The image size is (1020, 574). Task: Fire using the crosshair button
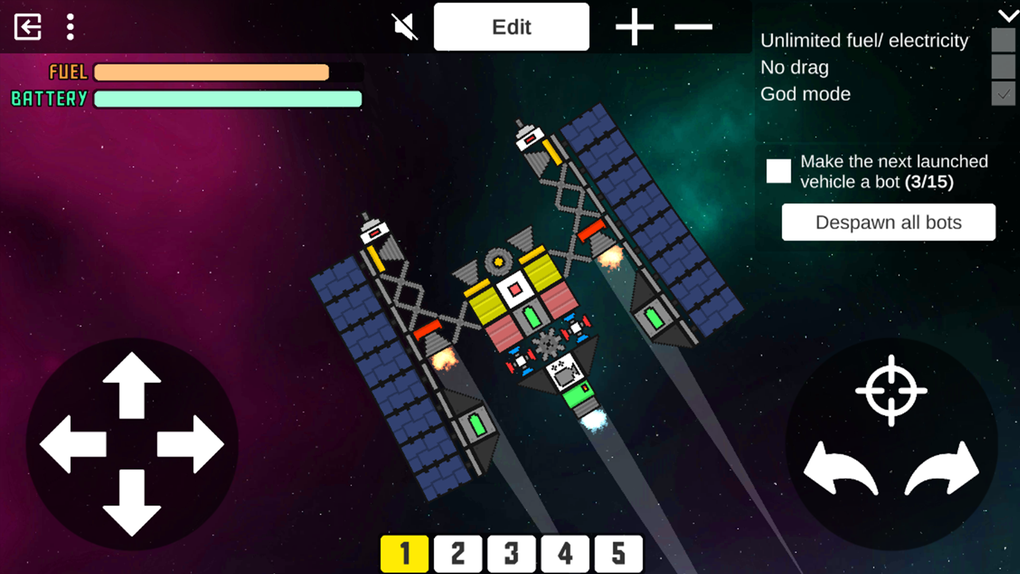(x=891, y=390)
